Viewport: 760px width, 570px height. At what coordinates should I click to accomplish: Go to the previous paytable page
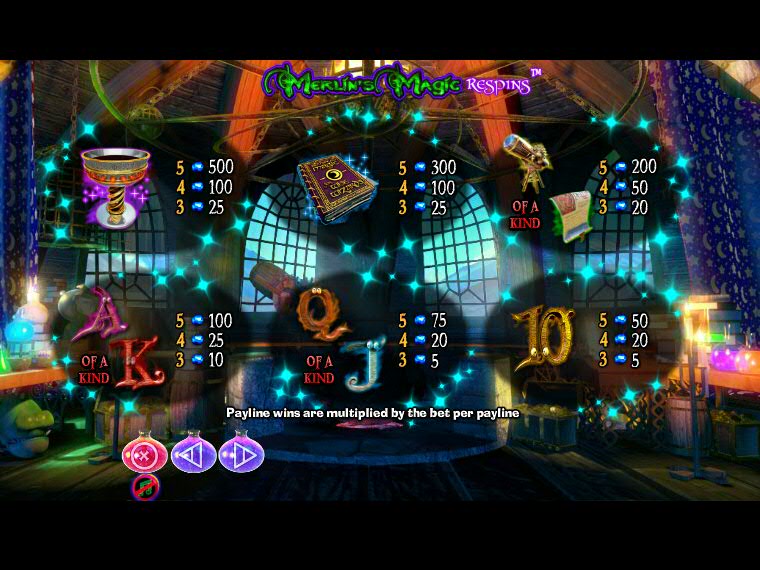point(193,456)
